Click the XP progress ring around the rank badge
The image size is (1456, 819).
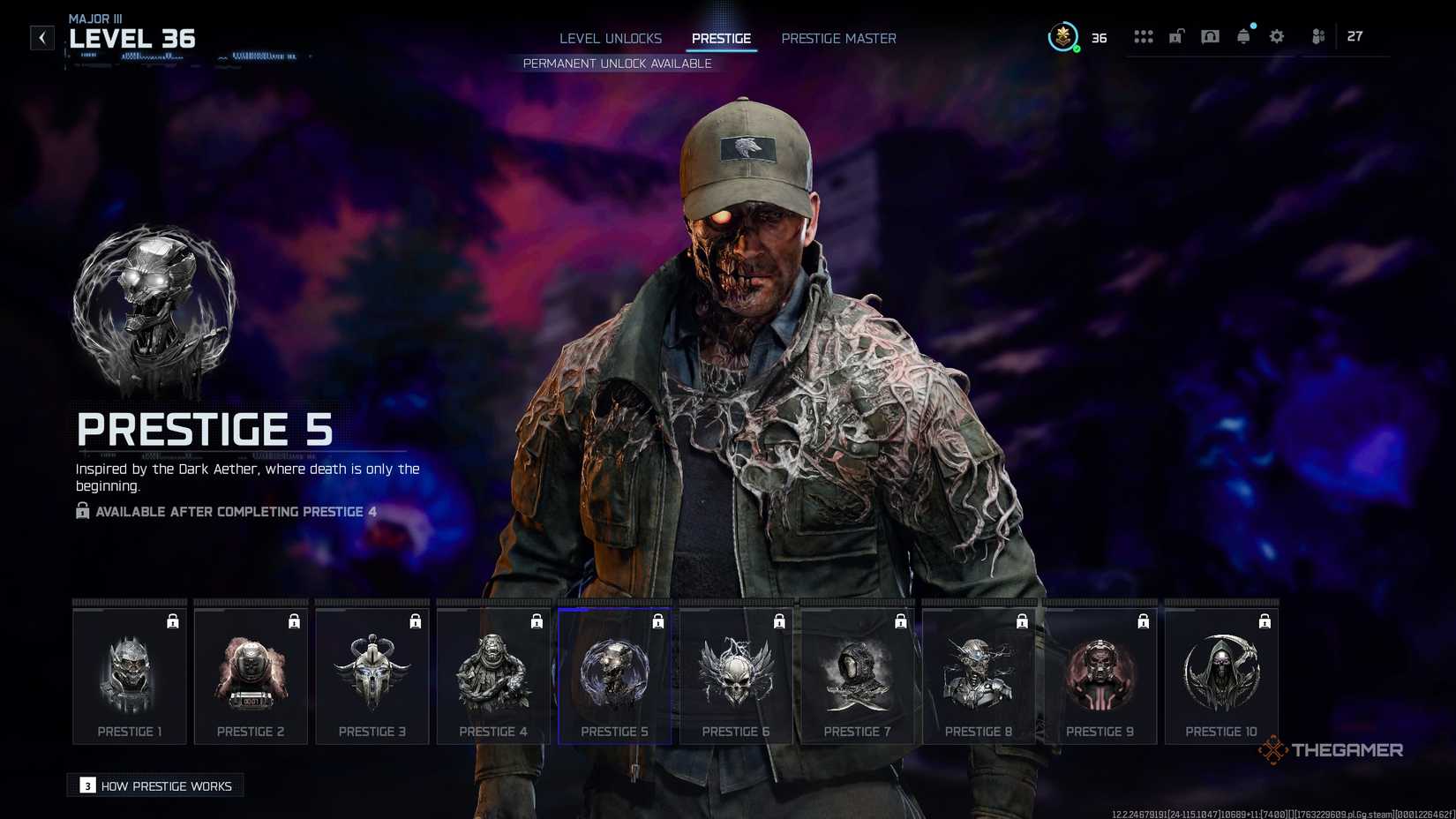(x=1050, y=37)
